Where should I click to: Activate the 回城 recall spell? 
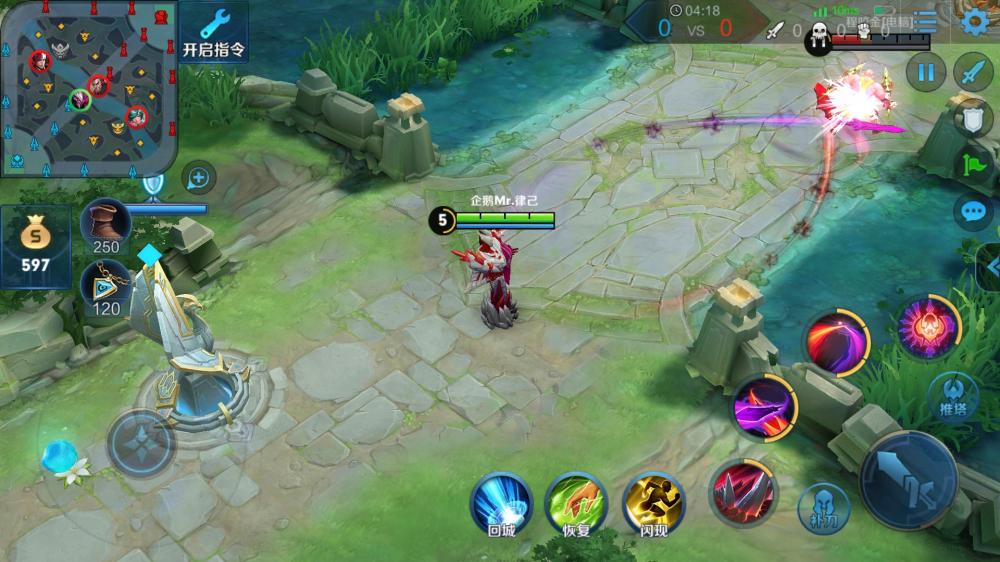click(500, 502)
